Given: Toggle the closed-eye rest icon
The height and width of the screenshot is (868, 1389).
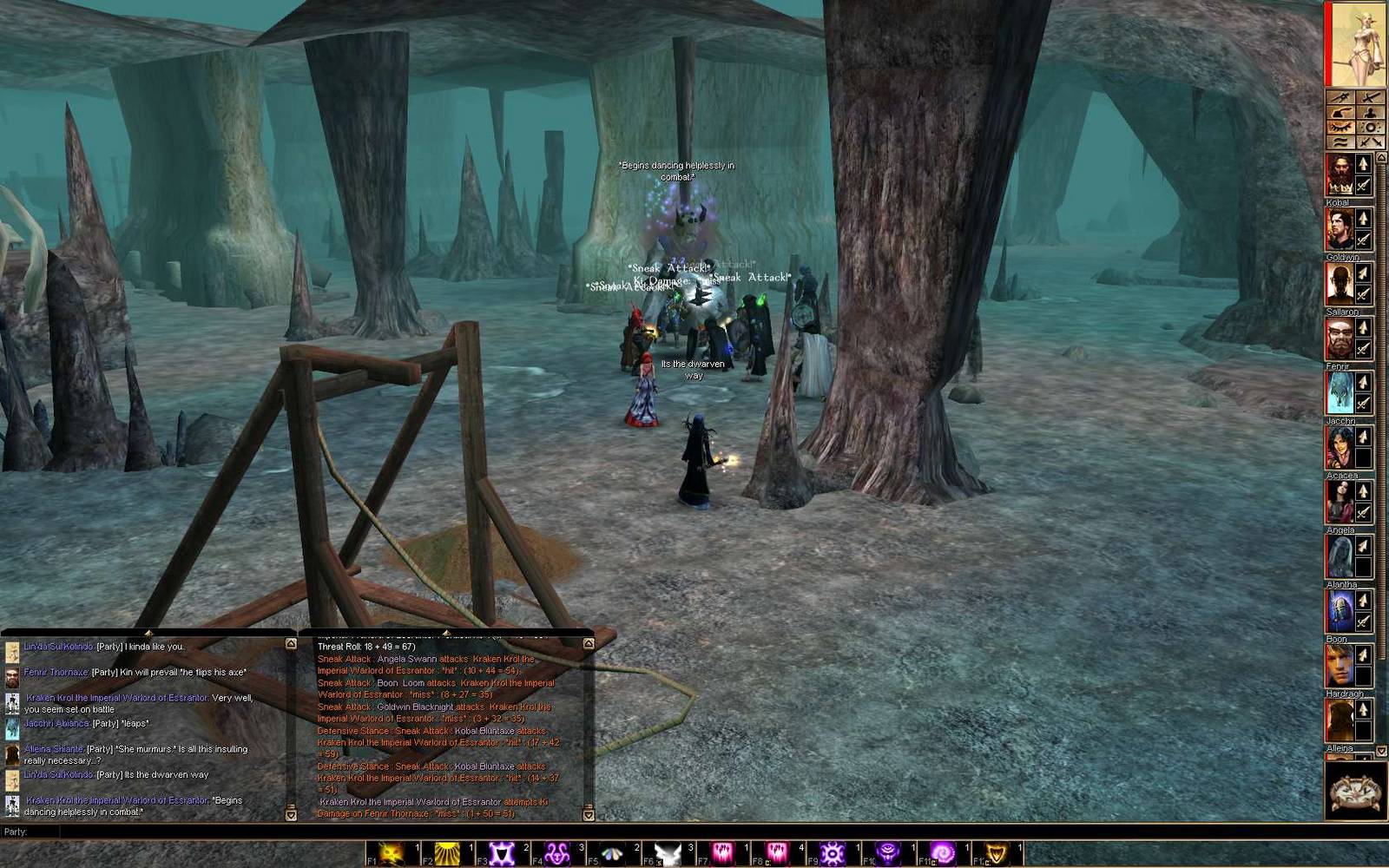Looking at the screenshot, I should coord(1340,126).
